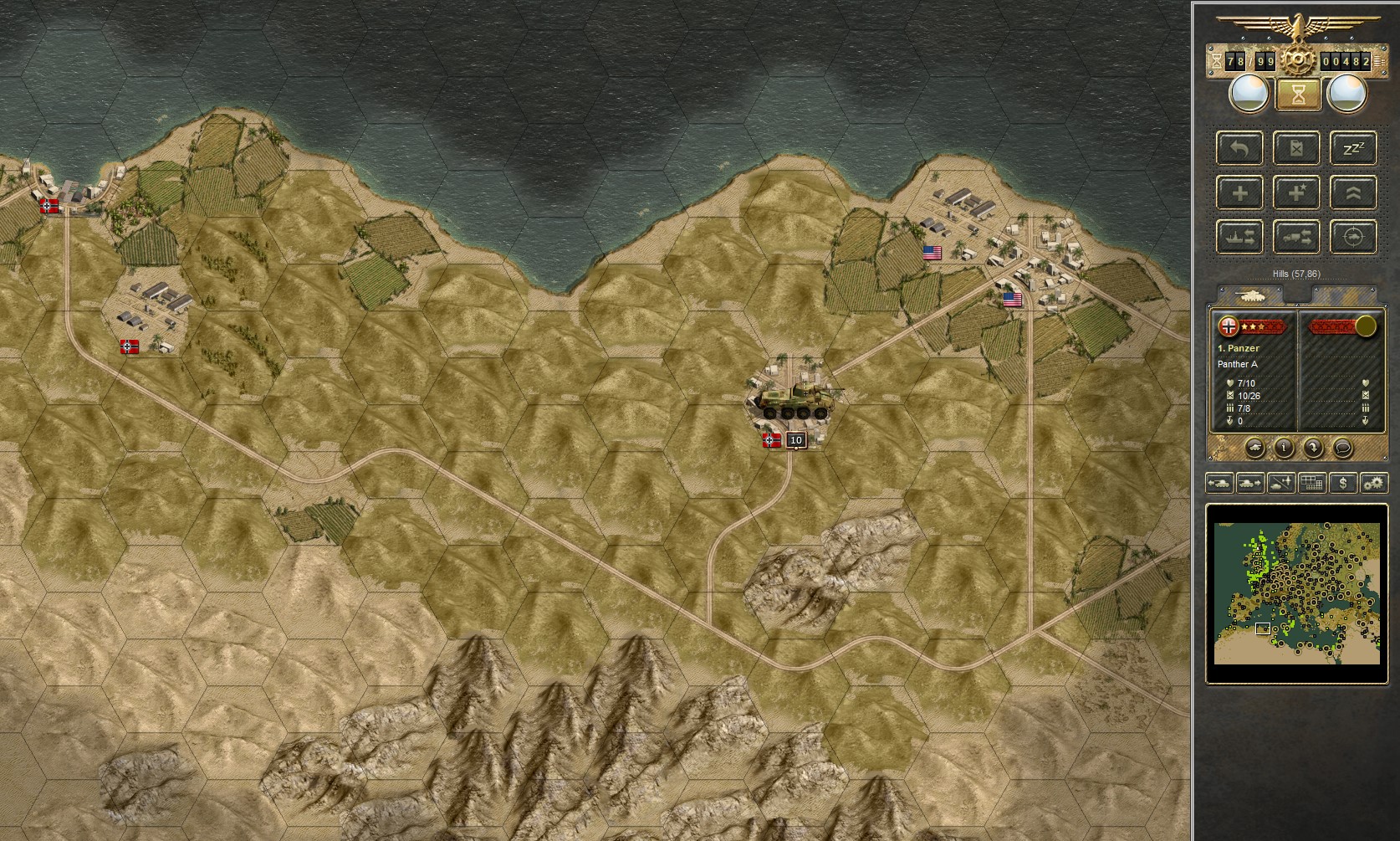1400x841 pixels.
Task: Enable zoom out view on left magnifier
Action: pos(1249,93)
